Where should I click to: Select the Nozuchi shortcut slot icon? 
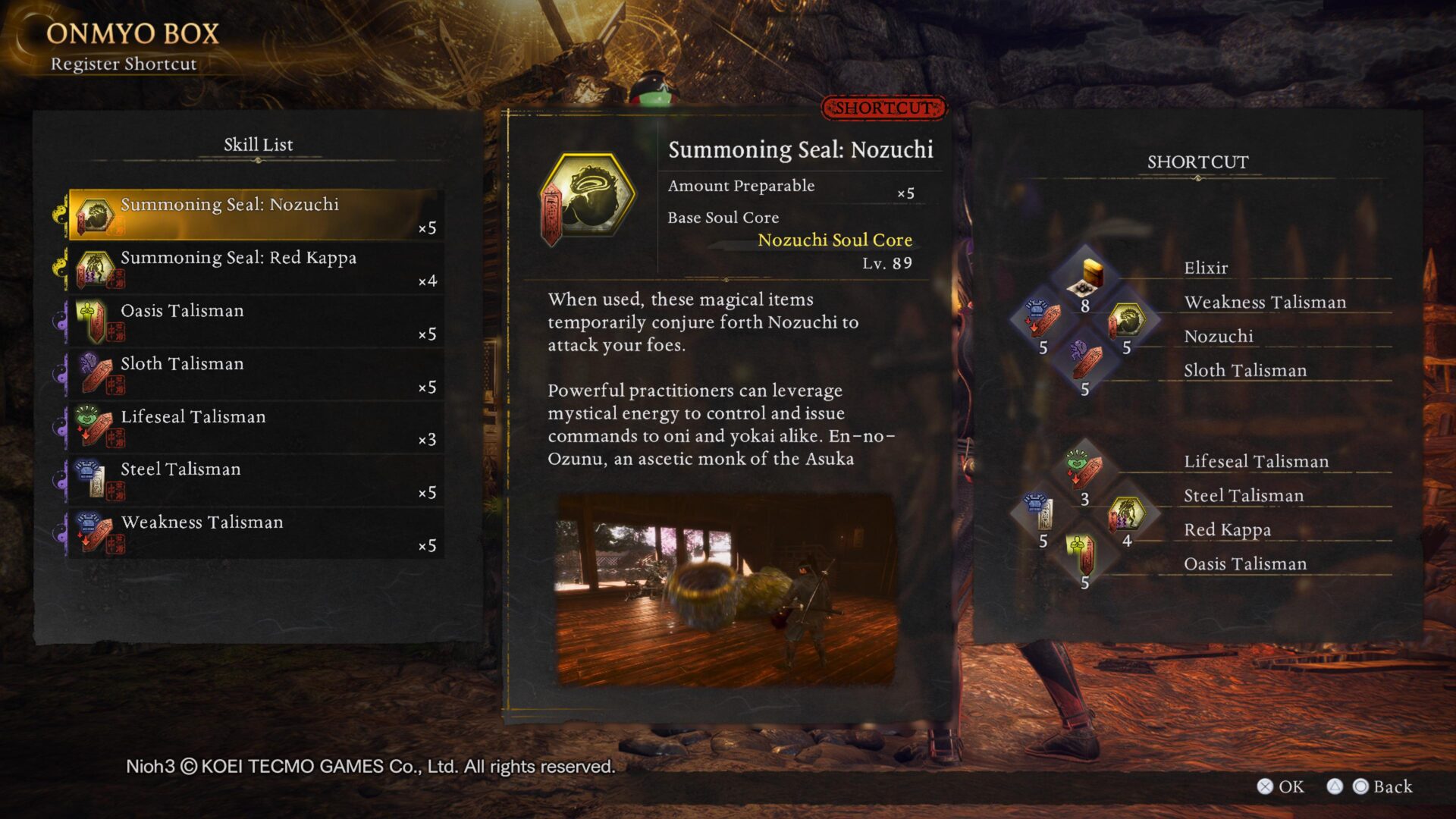click(x=1126, y=320)
